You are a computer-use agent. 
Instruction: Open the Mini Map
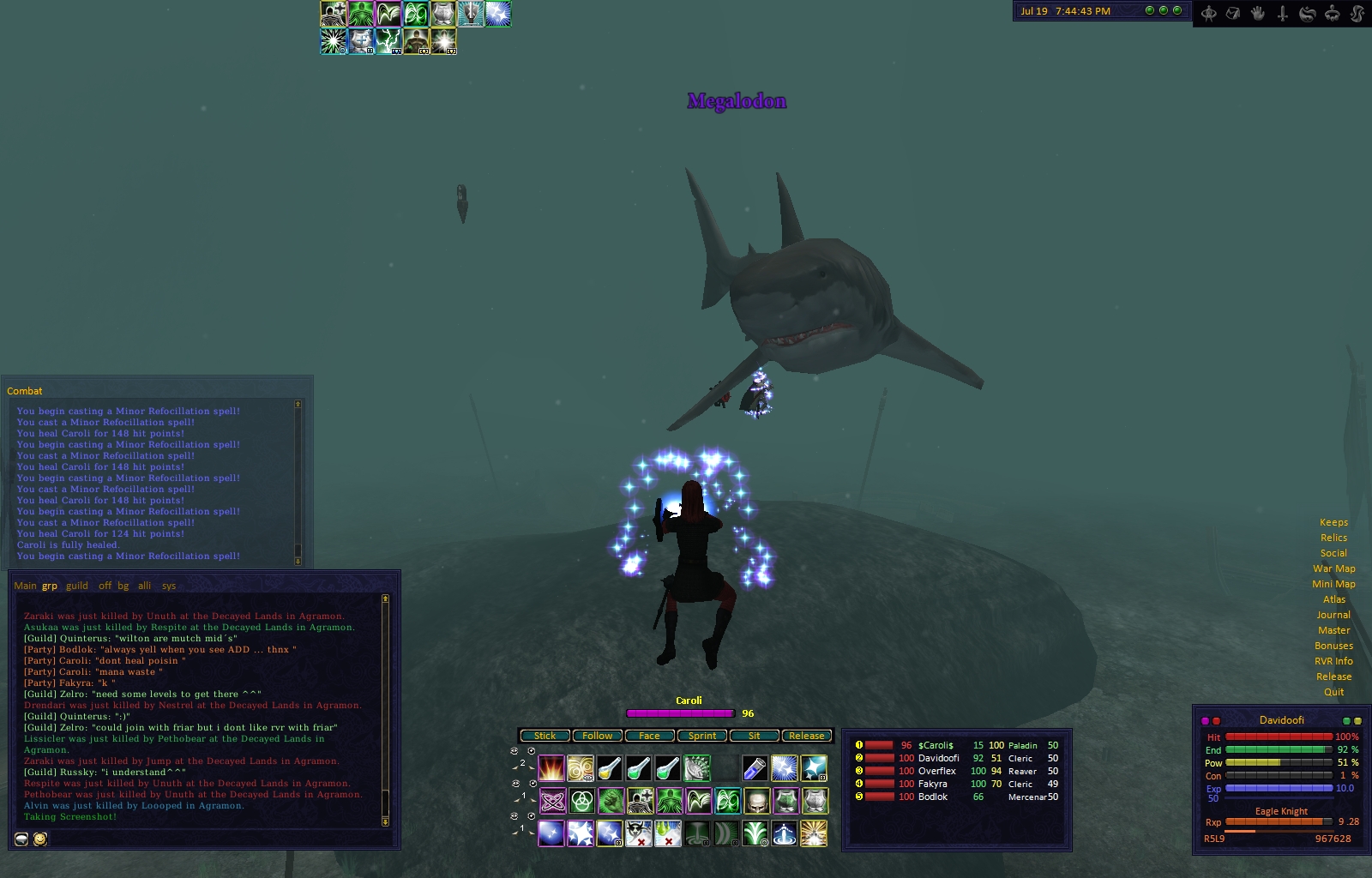click(x=1333, y=584)
